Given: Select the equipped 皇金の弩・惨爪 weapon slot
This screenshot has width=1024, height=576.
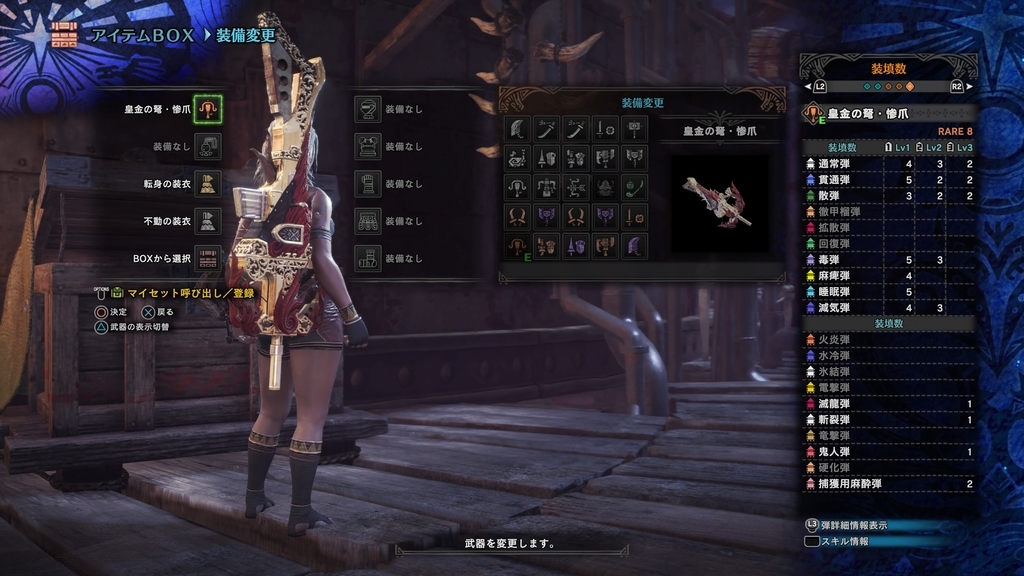Looking at the screenshot, I should [207, 109].
